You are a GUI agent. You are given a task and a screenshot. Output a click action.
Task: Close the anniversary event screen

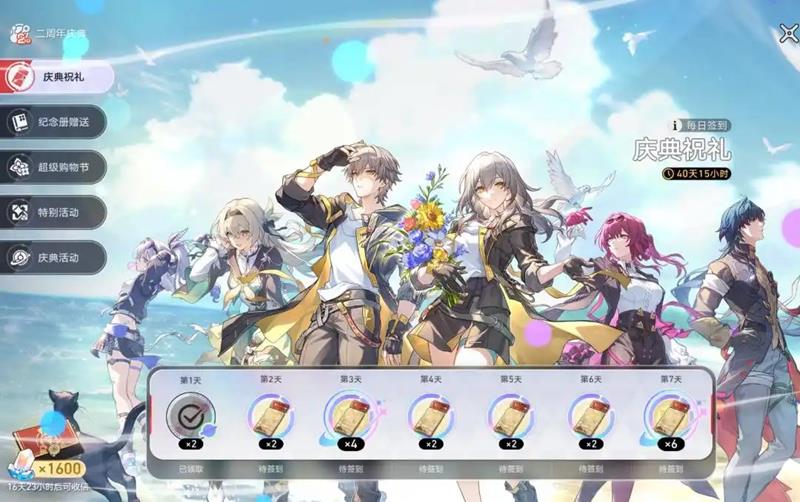pos(788,35)
